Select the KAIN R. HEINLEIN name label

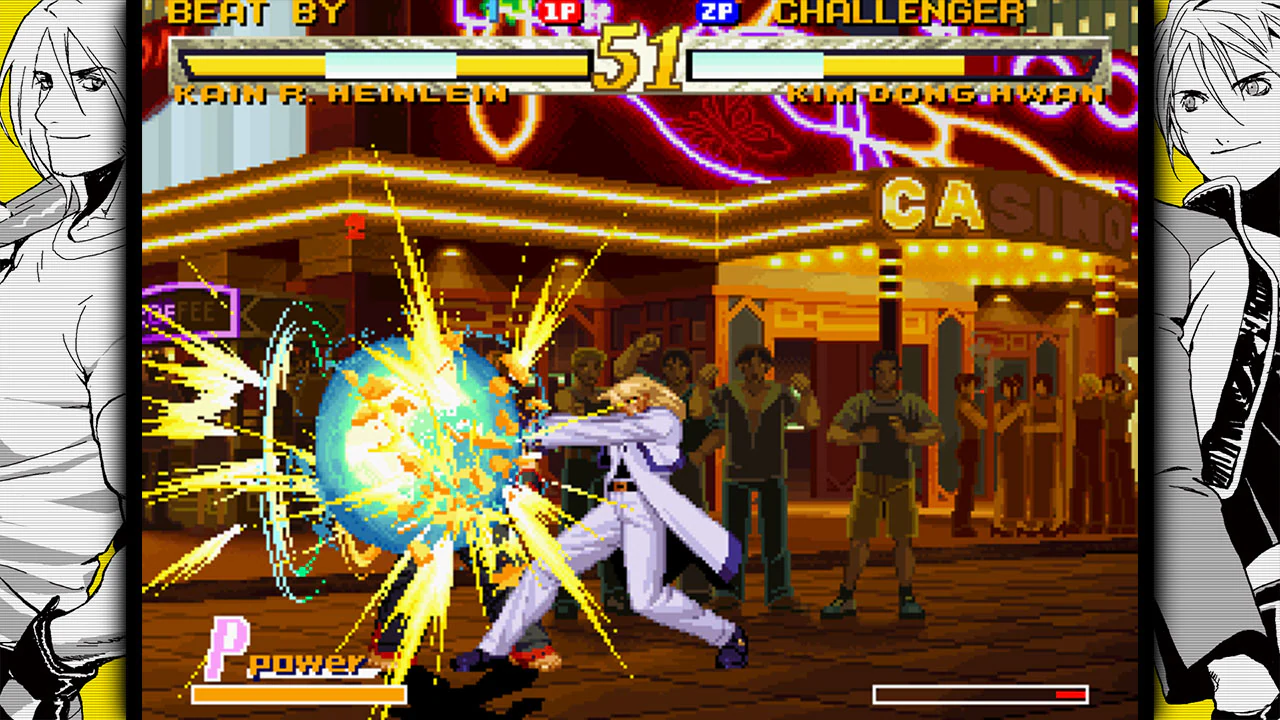[x=340, y=93]
